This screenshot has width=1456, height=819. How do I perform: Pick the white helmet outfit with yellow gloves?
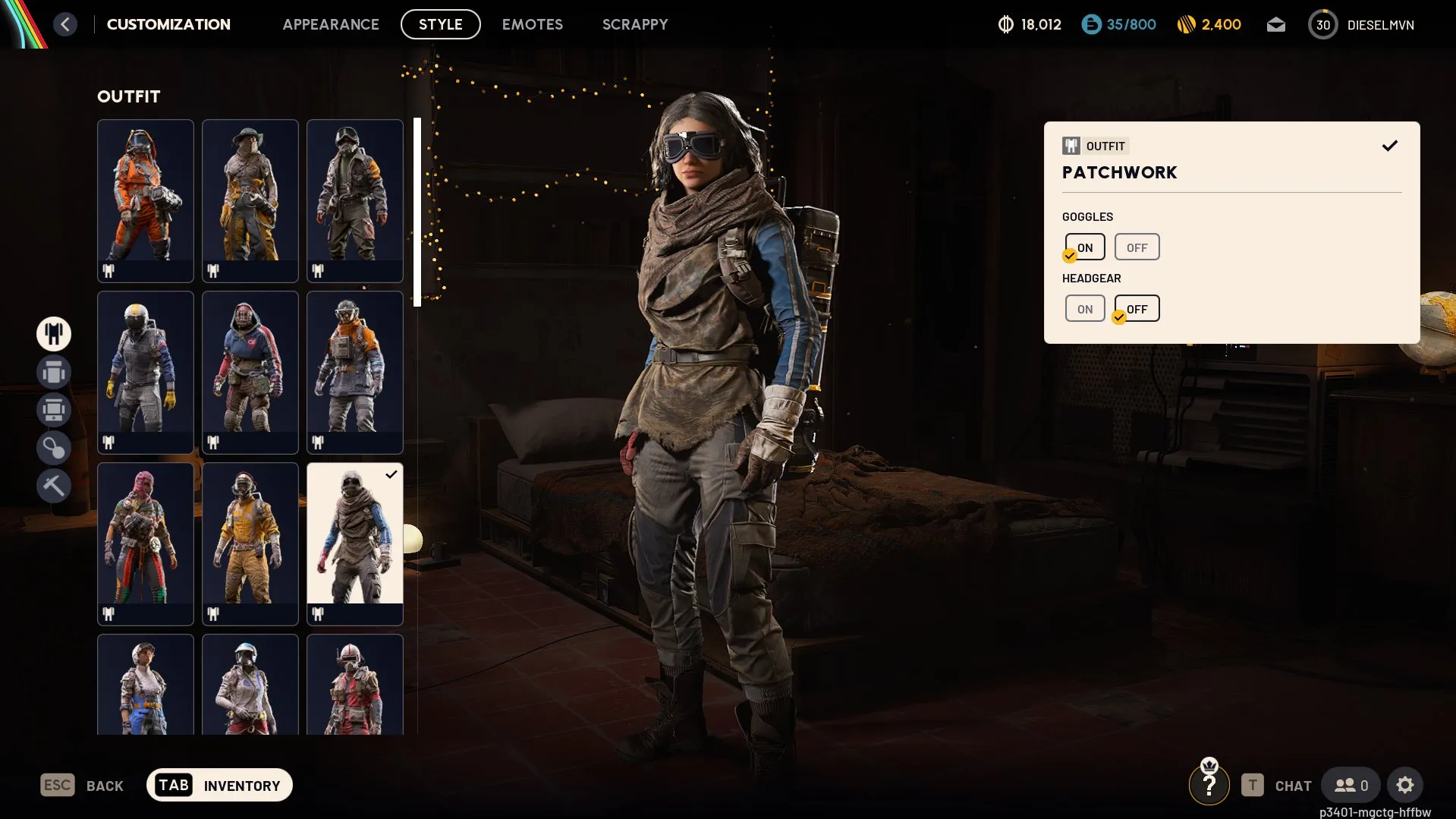coord(146,372)
